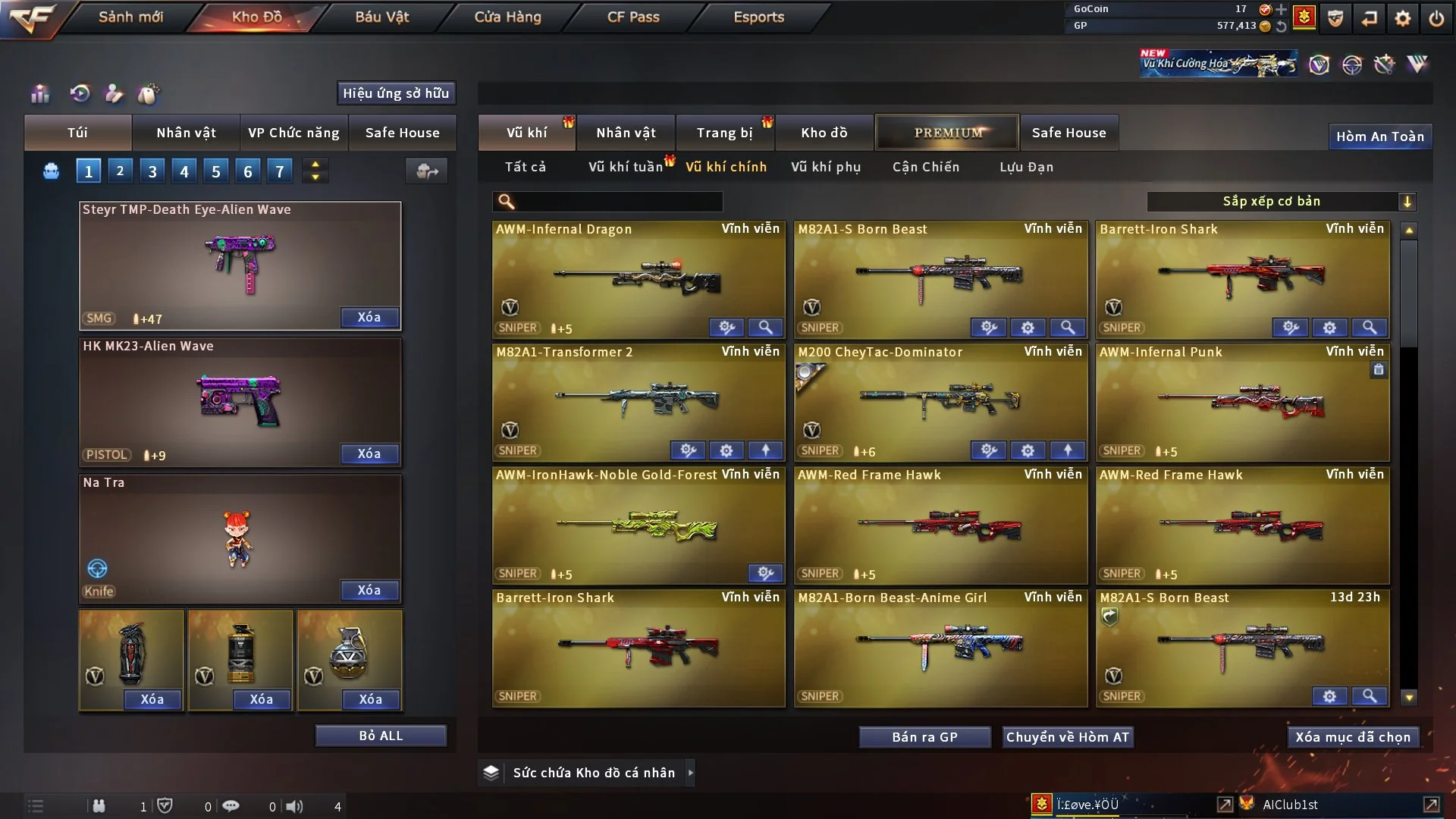Select the AWM-Infernal Dragon sniper
This screenshot has width=1456, height=819.
(x=639, y=279)
